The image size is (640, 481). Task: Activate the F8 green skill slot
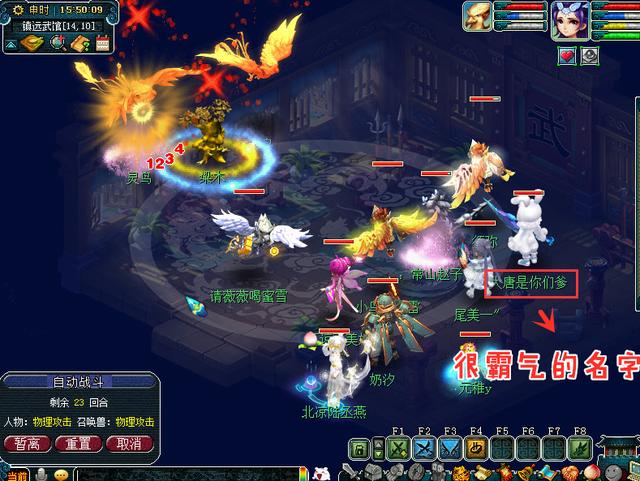point(579,448)
